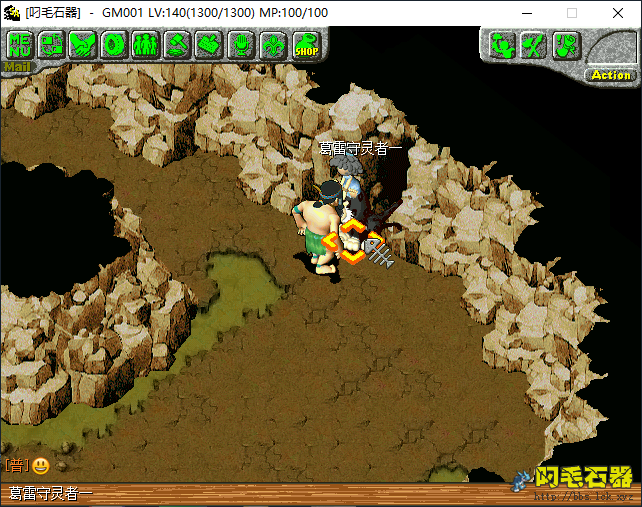Screen dimensions: 642x507
Task: Click the smiley emoji chat icon
Action: (41, 466)
